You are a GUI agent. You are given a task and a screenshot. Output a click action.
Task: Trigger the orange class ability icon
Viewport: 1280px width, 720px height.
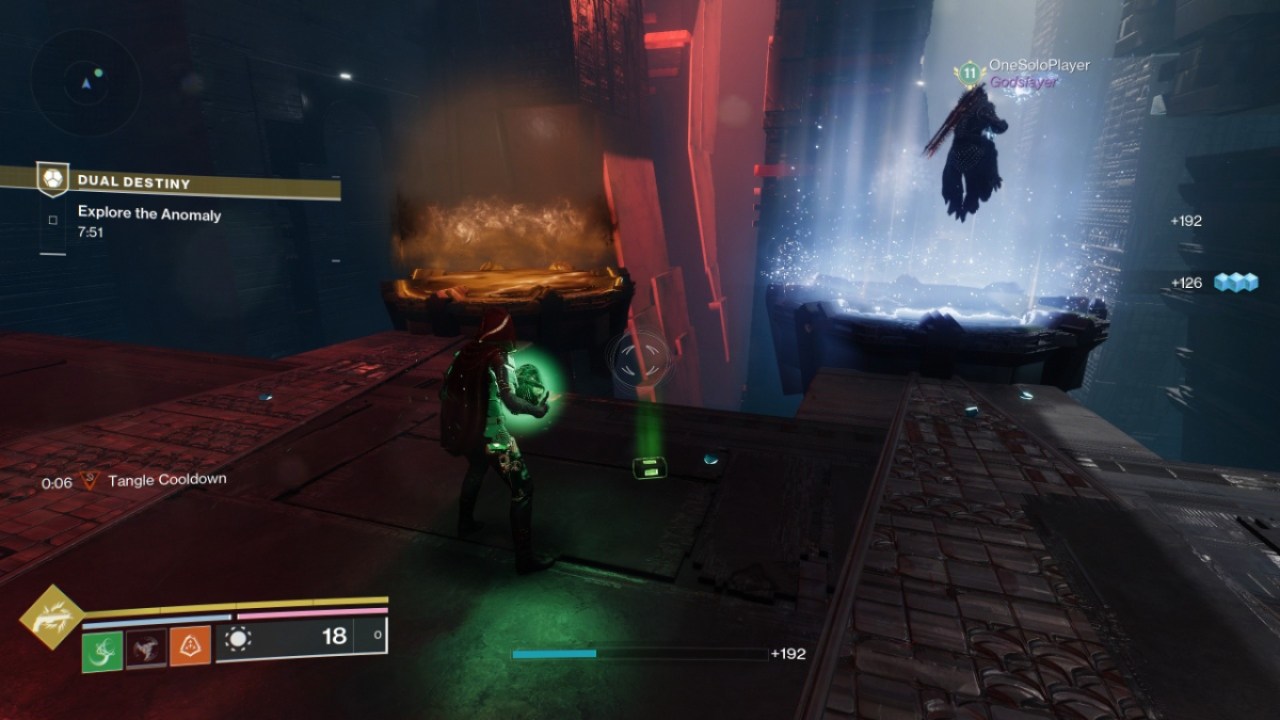pyautogui.click(x=190, y=647)
